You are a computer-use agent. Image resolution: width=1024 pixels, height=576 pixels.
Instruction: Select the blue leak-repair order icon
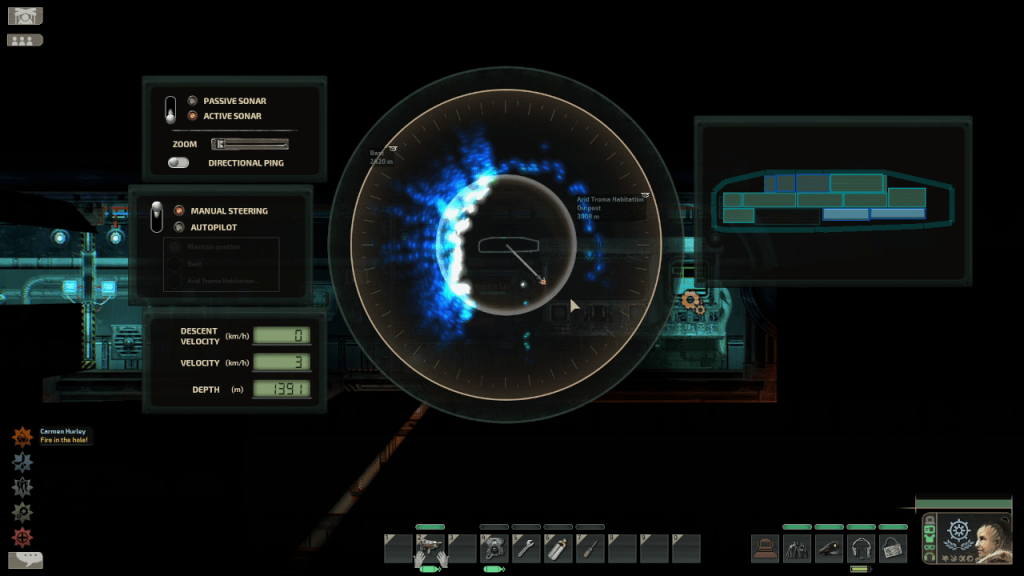pos(22,462)
